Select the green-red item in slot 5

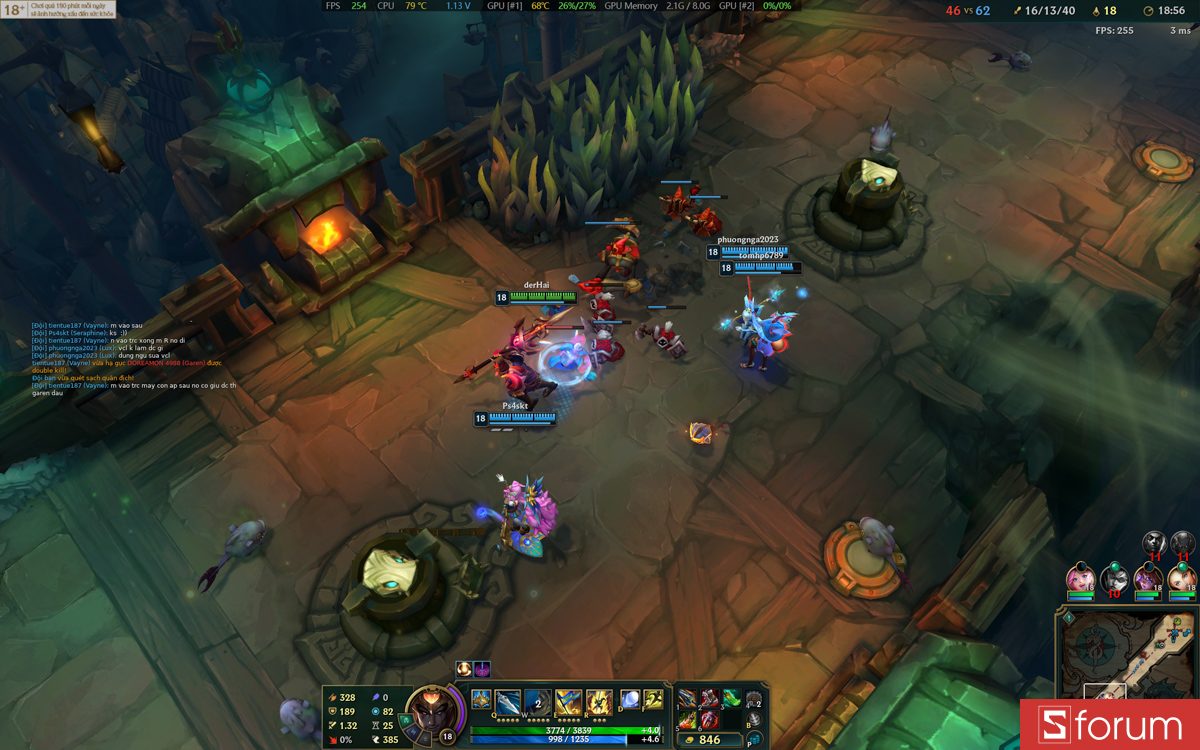point(688,719)
